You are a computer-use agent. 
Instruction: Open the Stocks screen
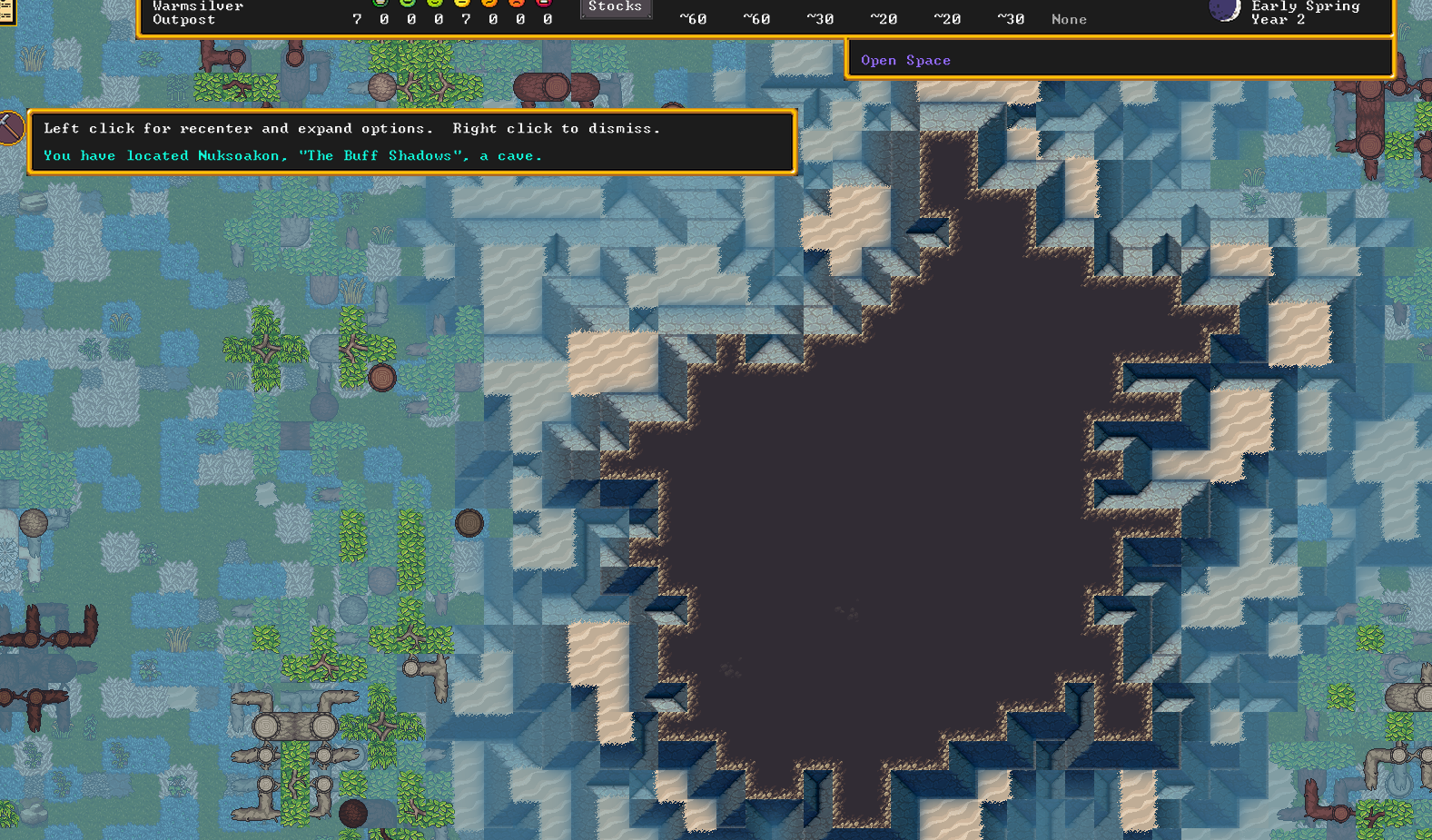pyautogui.click(x=615, y=7)
